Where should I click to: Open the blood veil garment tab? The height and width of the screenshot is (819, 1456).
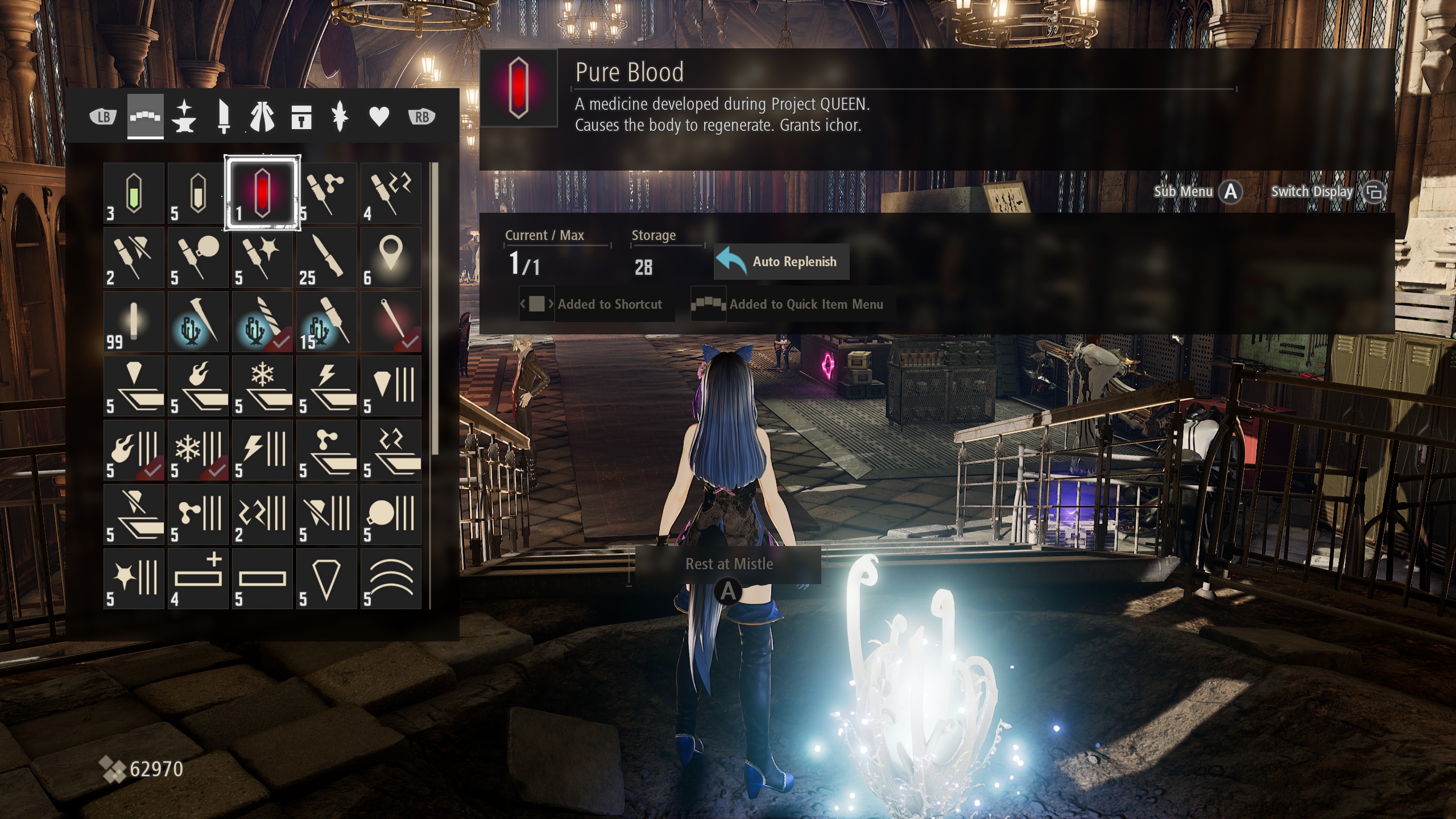pyautogui.click(x=262, y=117)
